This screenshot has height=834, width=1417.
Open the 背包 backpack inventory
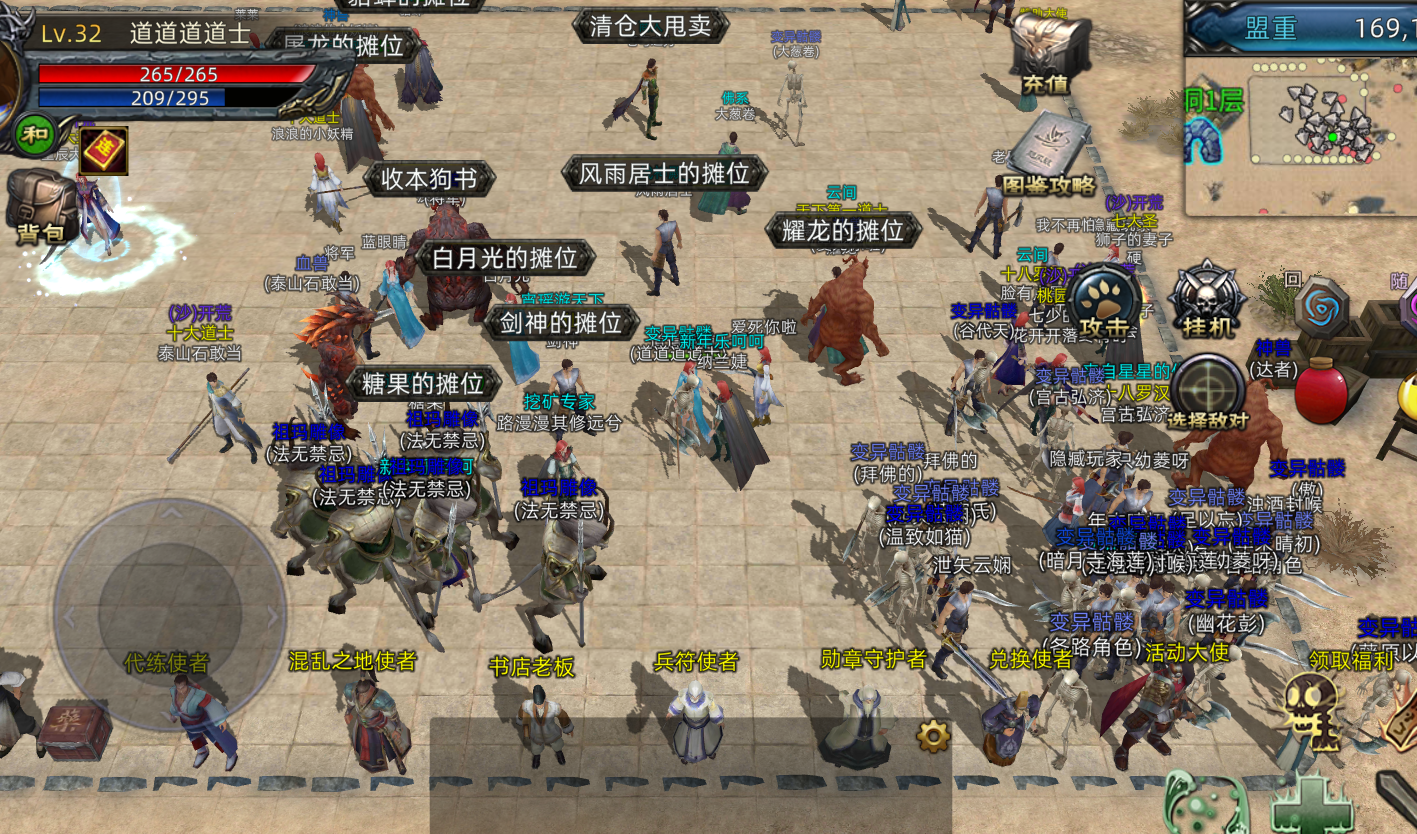pyautogui.click(x=40, y=205)
